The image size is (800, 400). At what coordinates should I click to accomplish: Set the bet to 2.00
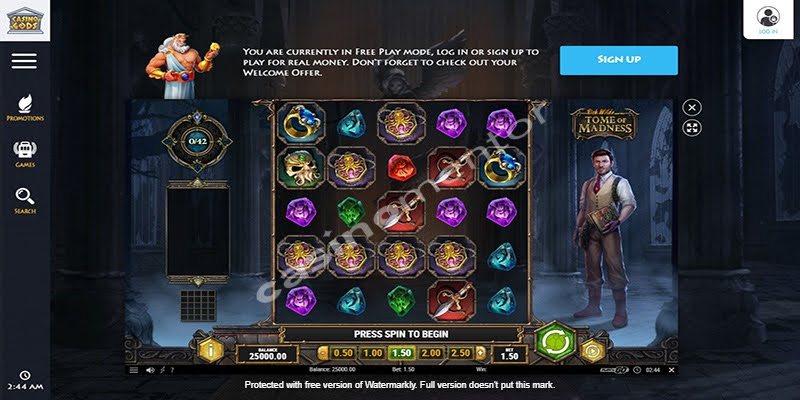pos(431,353)
